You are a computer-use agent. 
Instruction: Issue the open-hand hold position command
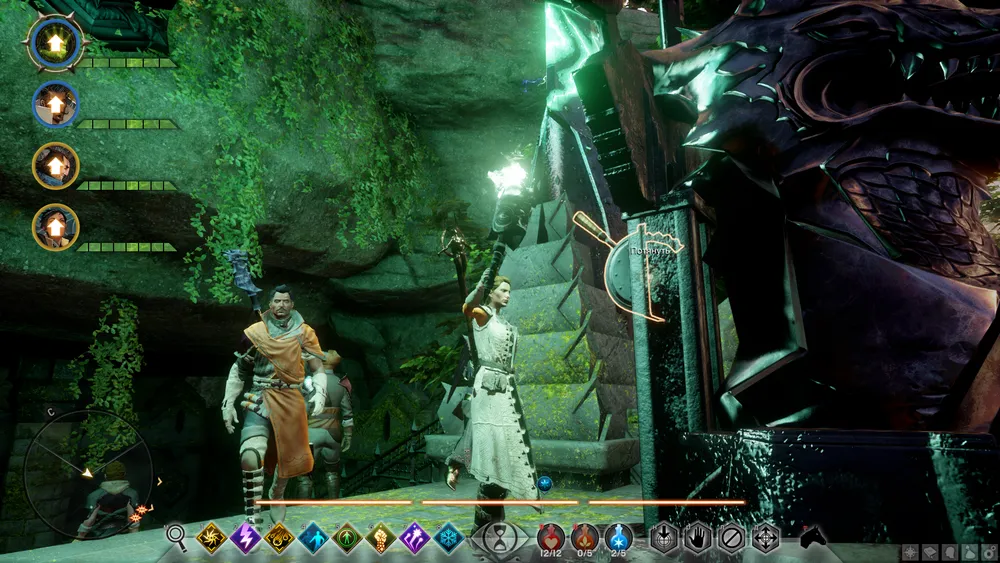pos(697,537)
